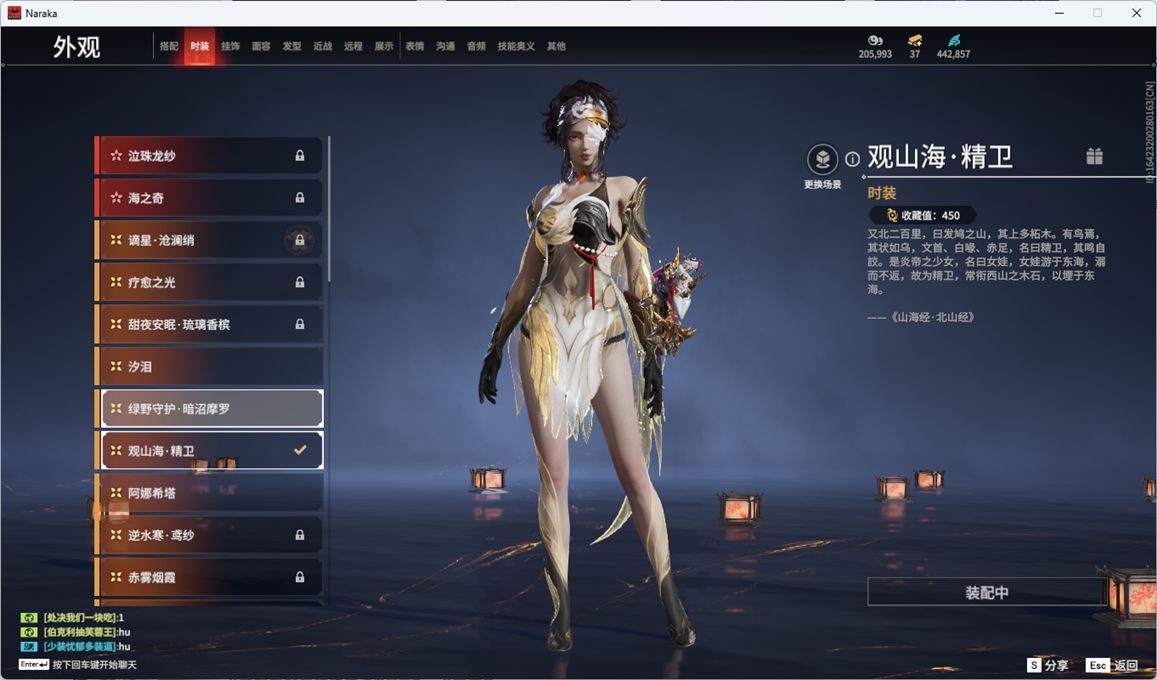Open the 发型 hairstyle tab
Viewport: 1157px width, 680px height.
(x=292, y=46)
